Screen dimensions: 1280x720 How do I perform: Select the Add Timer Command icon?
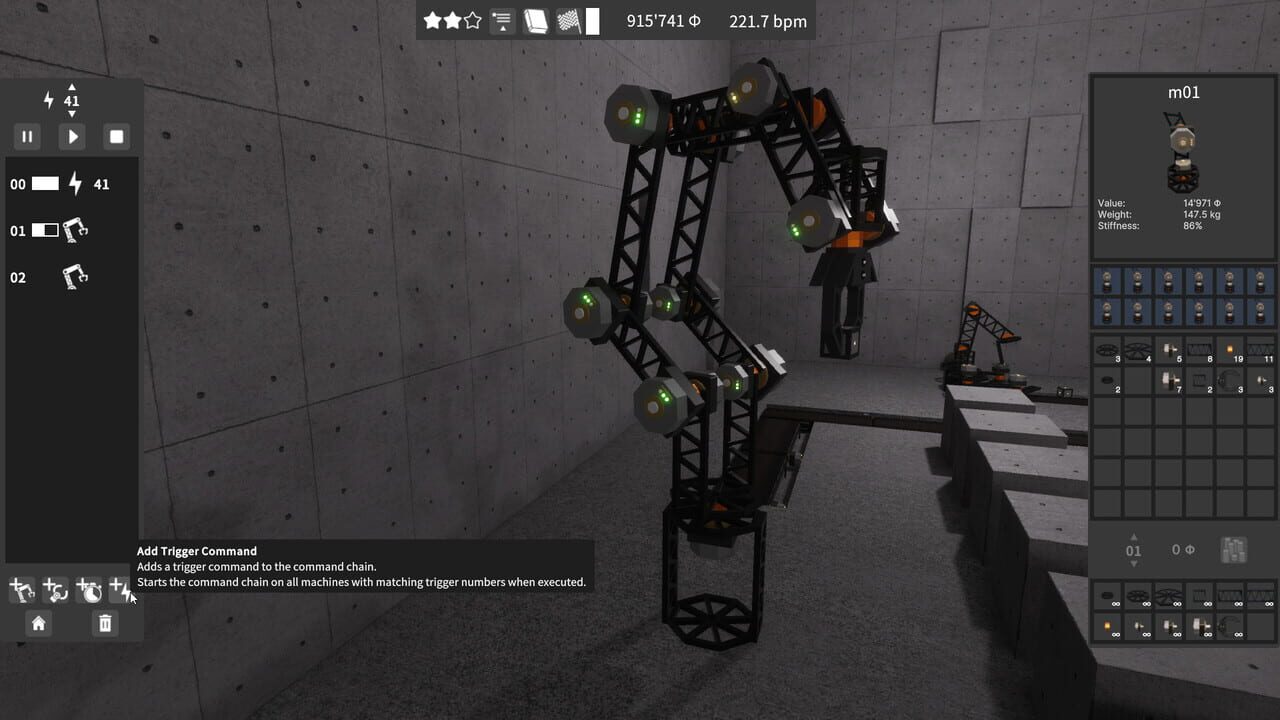(88, 589)
